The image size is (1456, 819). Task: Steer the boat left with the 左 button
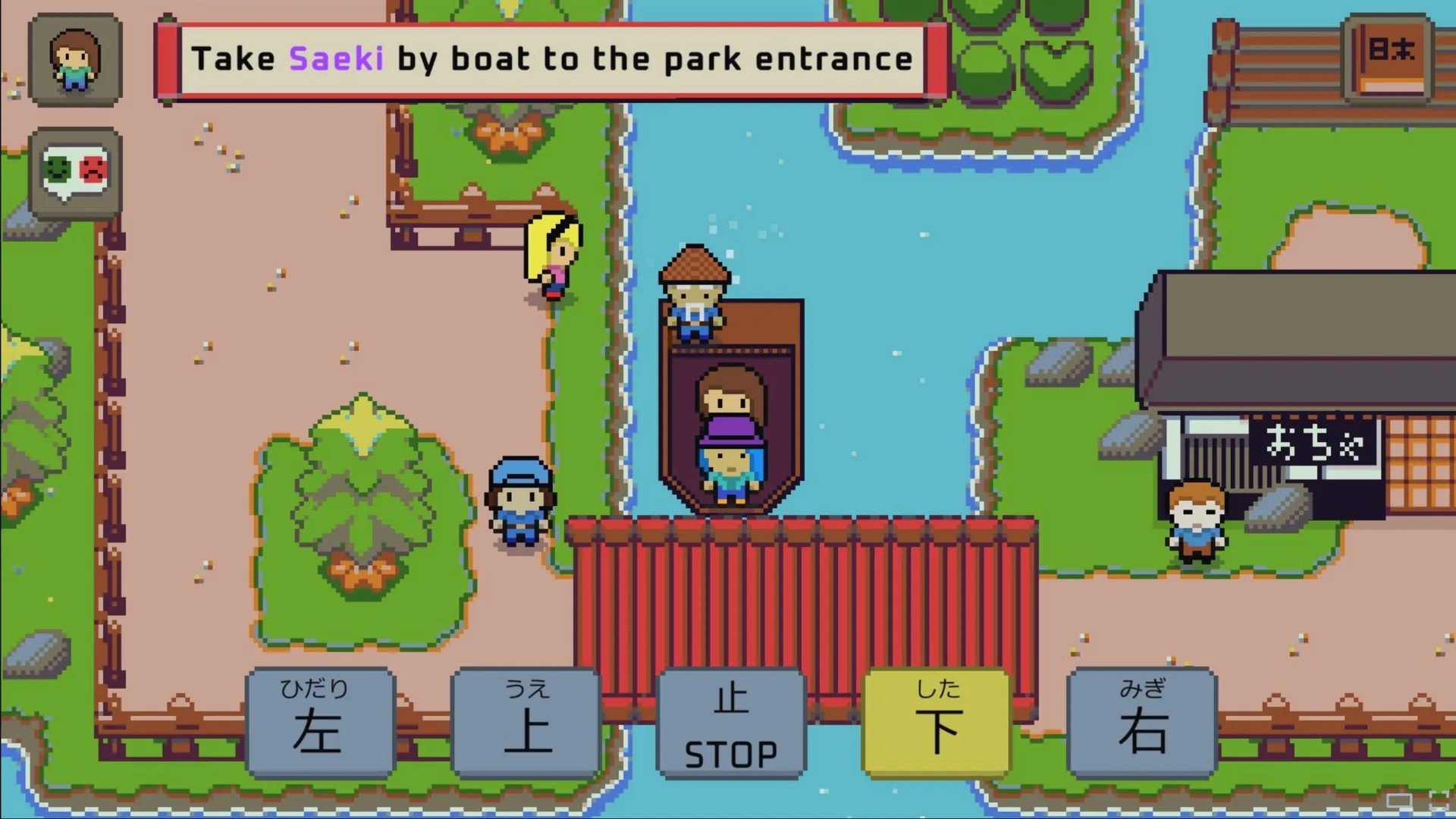tap(320, 723)
